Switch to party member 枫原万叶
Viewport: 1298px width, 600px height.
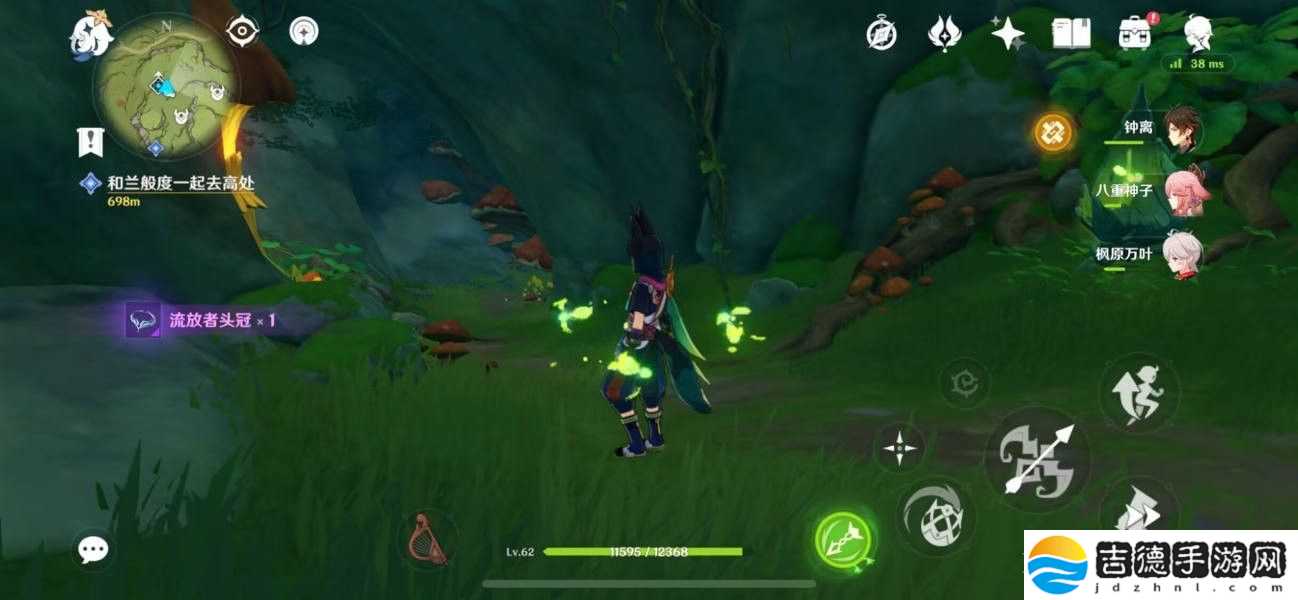(x=1183, y=253)
